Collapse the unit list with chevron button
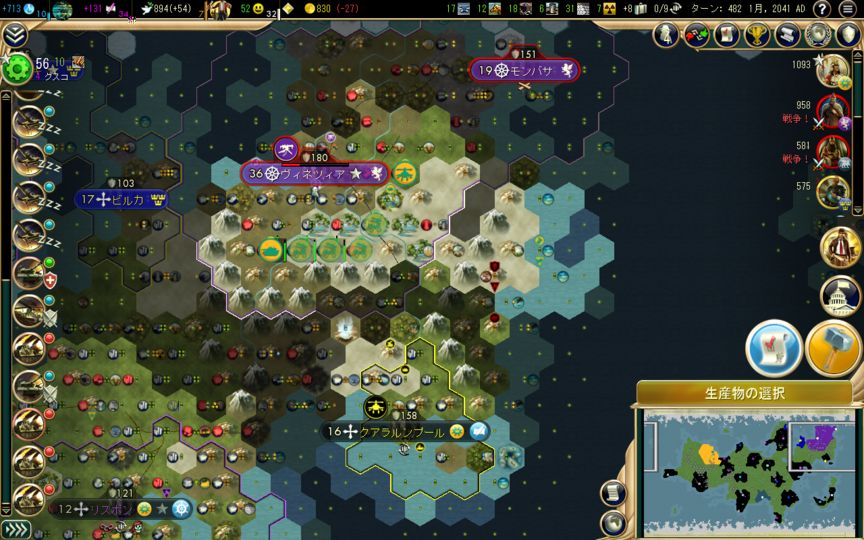This screenshot has height=540, width=864. coord(15,35)
